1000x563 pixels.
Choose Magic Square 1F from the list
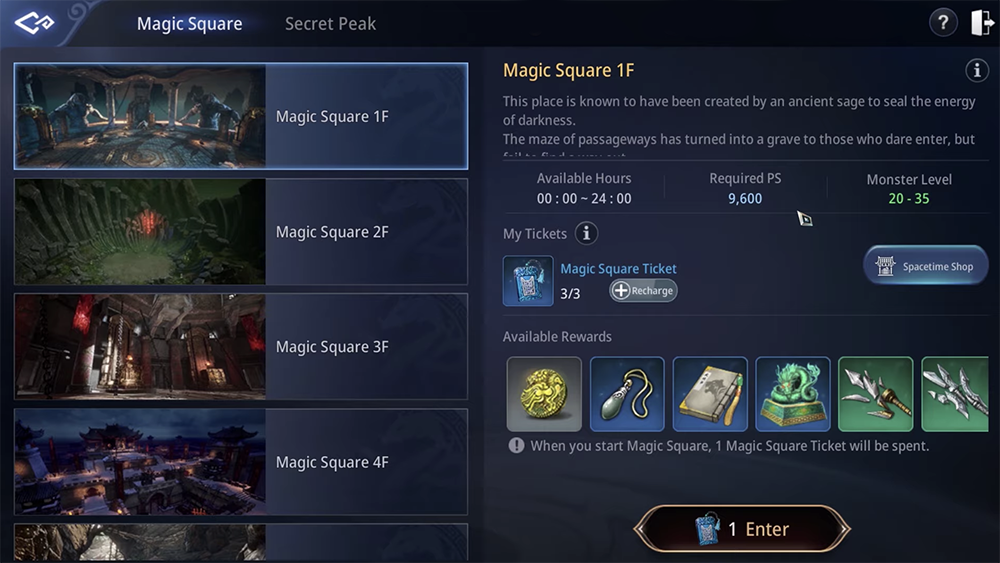click(x=241, y=117)
